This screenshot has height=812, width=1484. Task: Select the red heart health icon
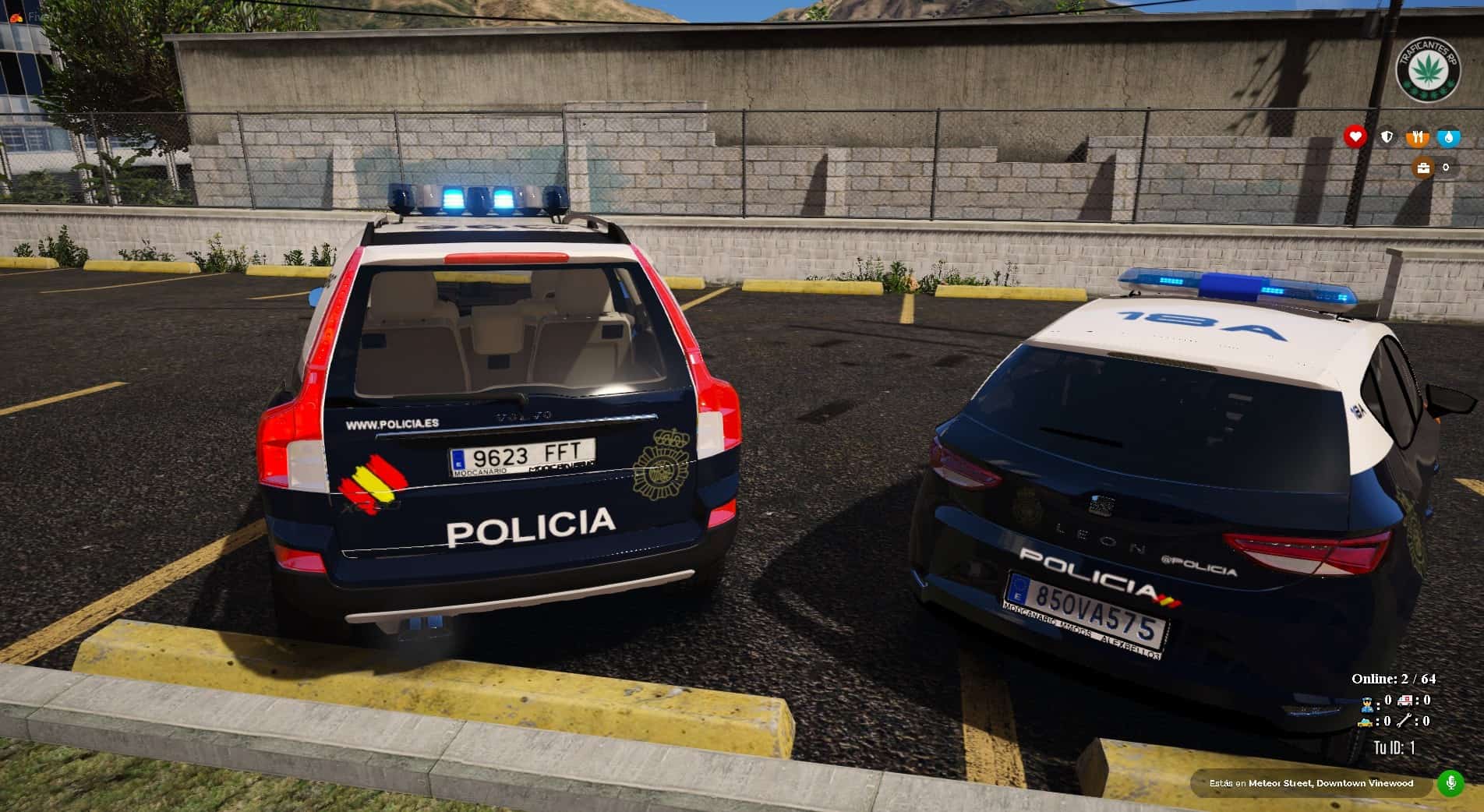[1355, 137]
